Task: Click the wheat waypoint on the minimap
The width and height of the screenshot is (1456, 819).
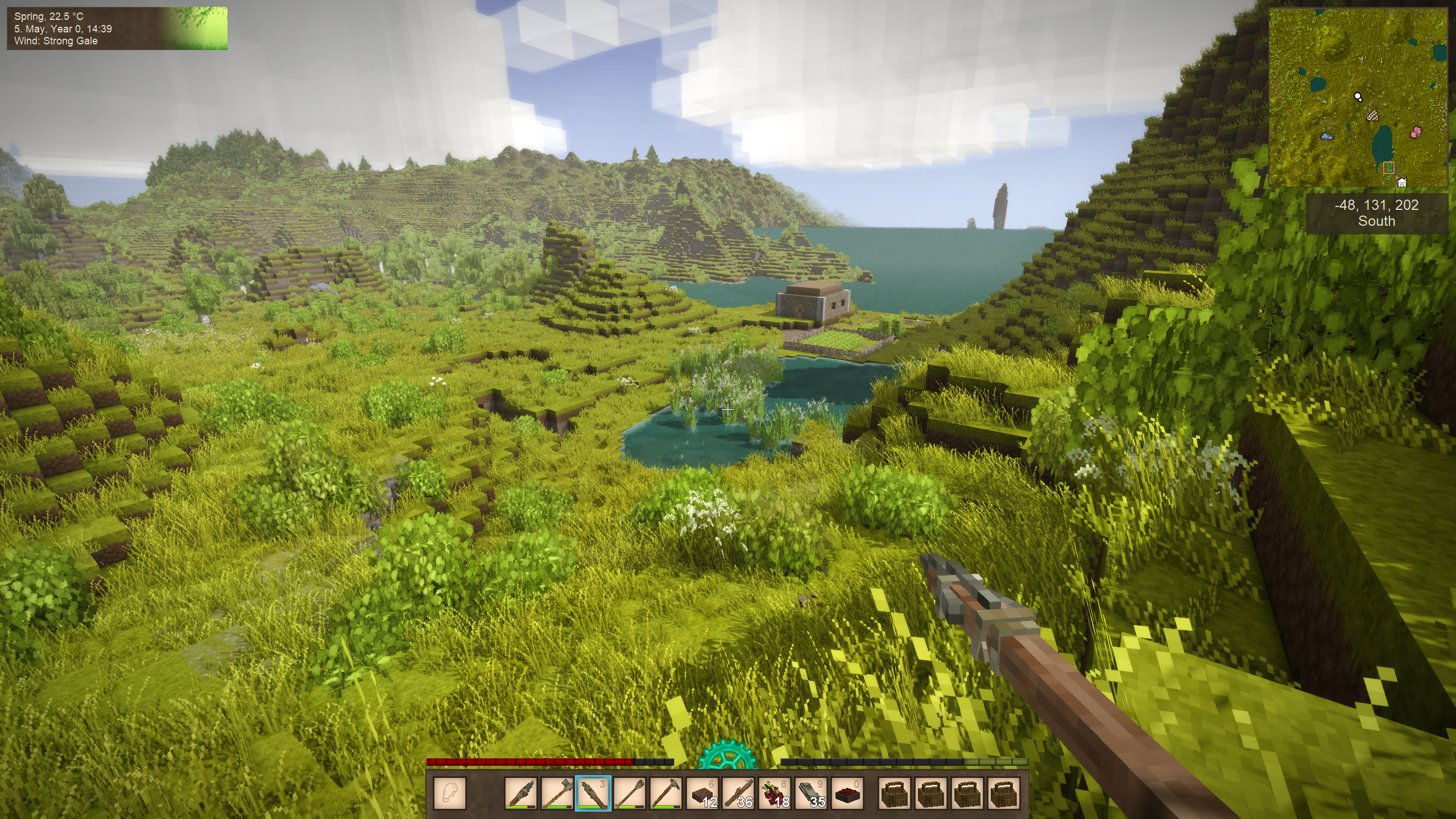Action: [1373, 116]
